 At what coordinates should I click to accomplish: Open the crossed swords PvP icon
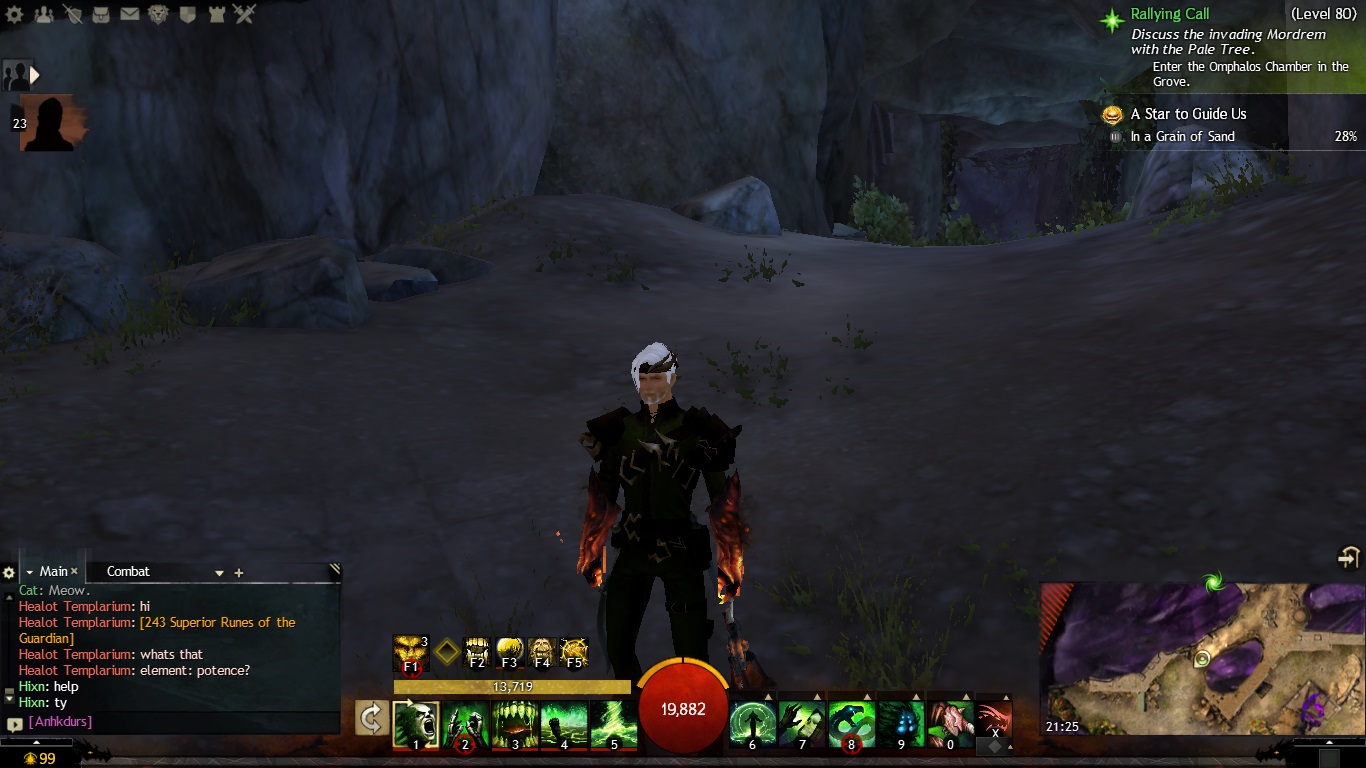245,14
